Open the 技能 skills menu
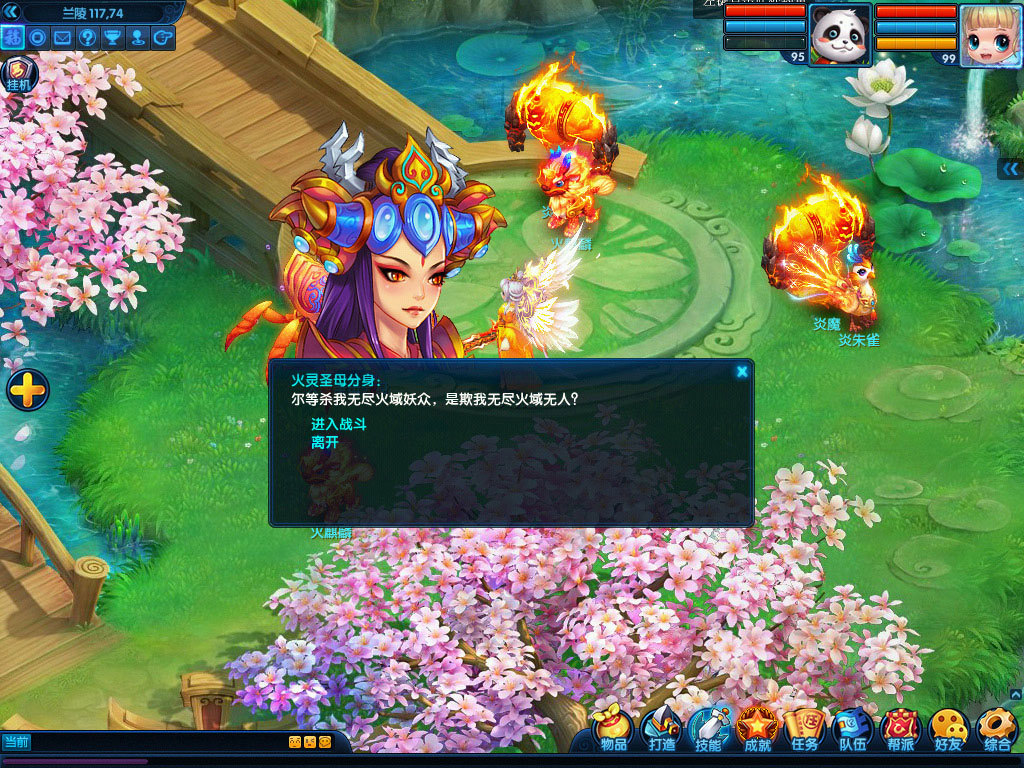Screen dimensions: 1024x768 click(709, 730)
